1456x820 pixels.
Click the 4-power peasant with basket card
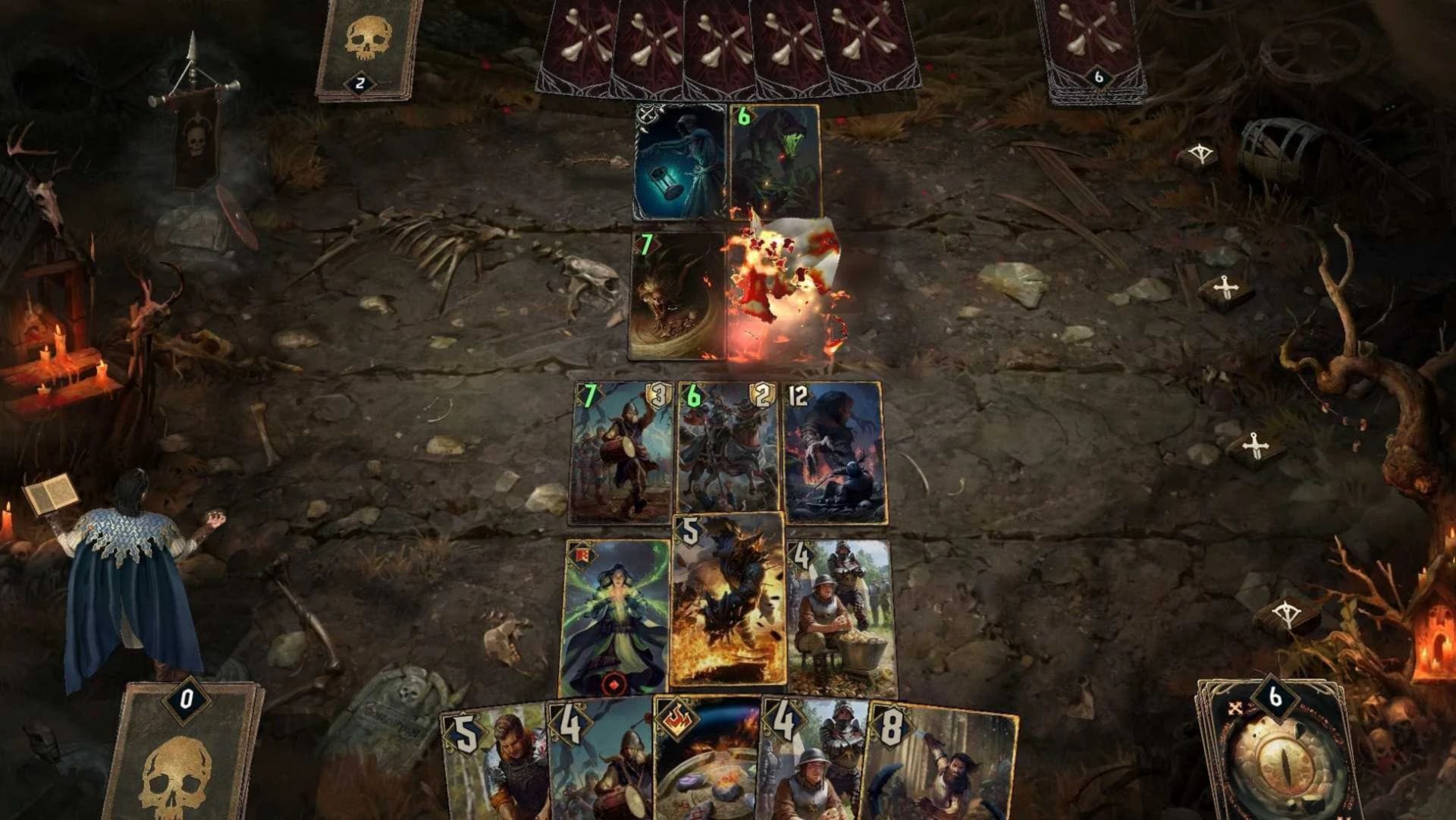point(842,607)
